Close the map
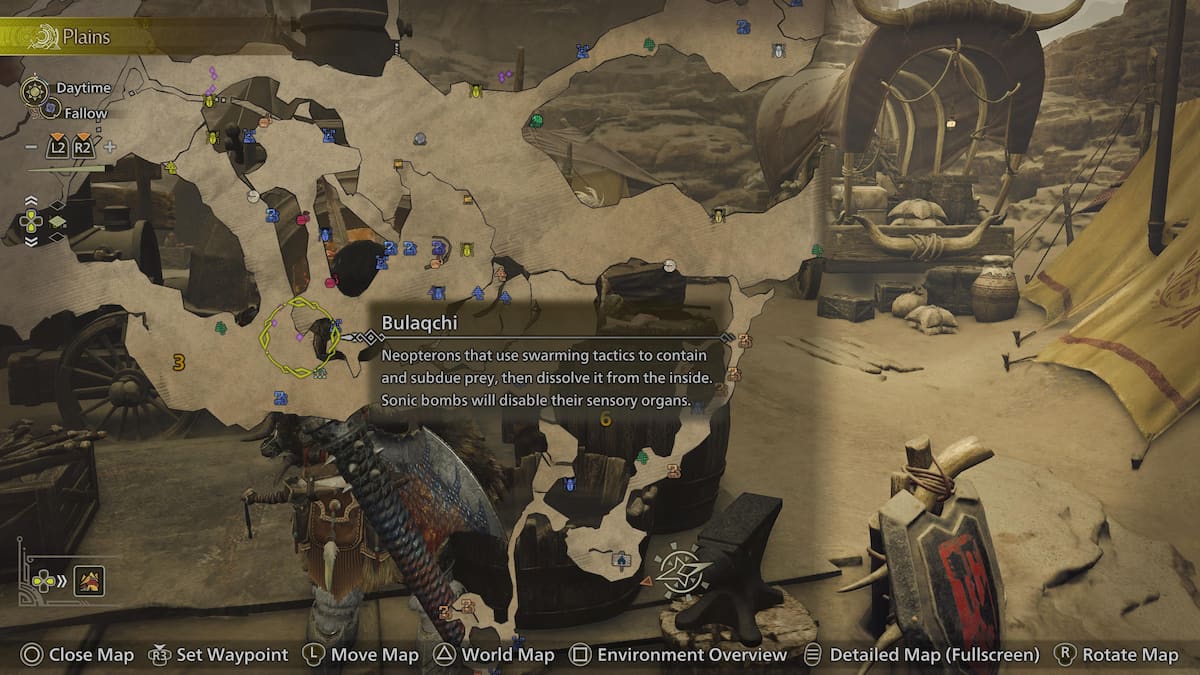 pyautogui.click(x=78, y=655)
